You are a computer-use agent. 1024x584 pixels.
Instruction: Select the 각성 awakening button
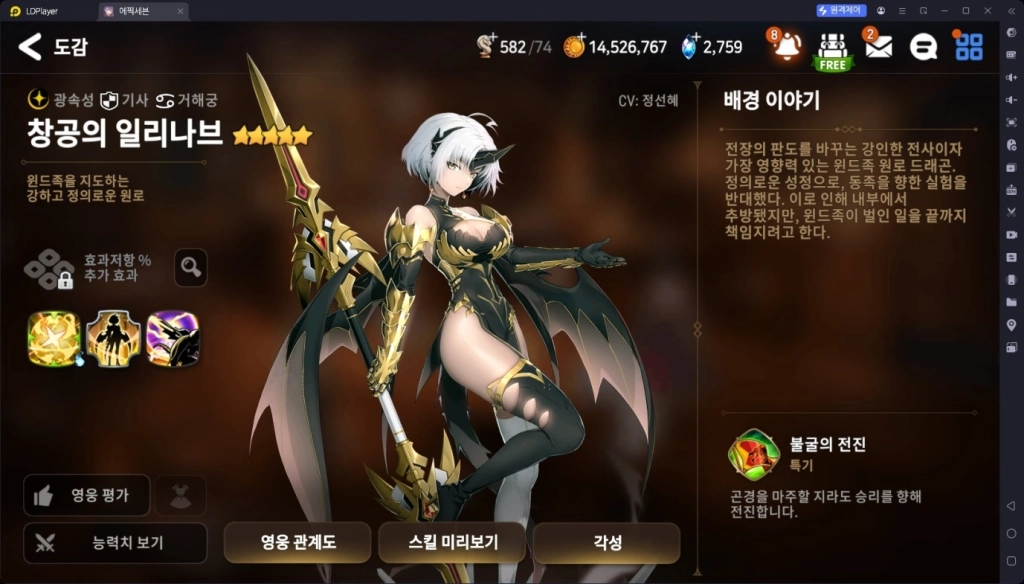point(606,543)
